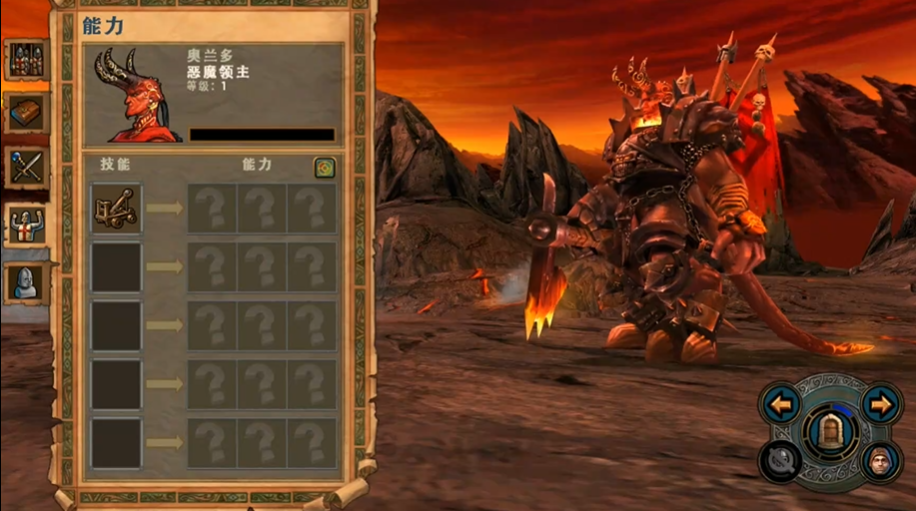
Task: Toggle the small green button beside 能力
Action: pos(324,168)
